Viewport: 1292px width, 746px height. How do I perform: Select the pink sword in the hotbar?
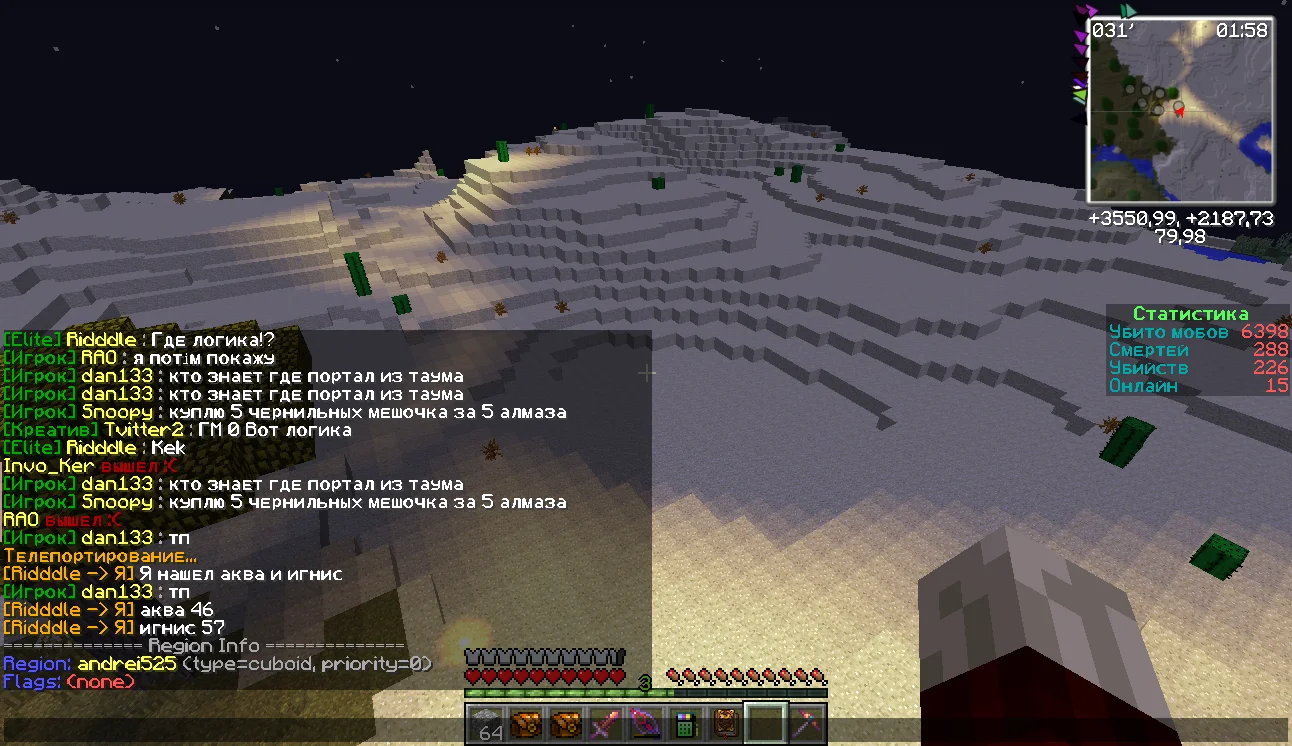(607, 724)
